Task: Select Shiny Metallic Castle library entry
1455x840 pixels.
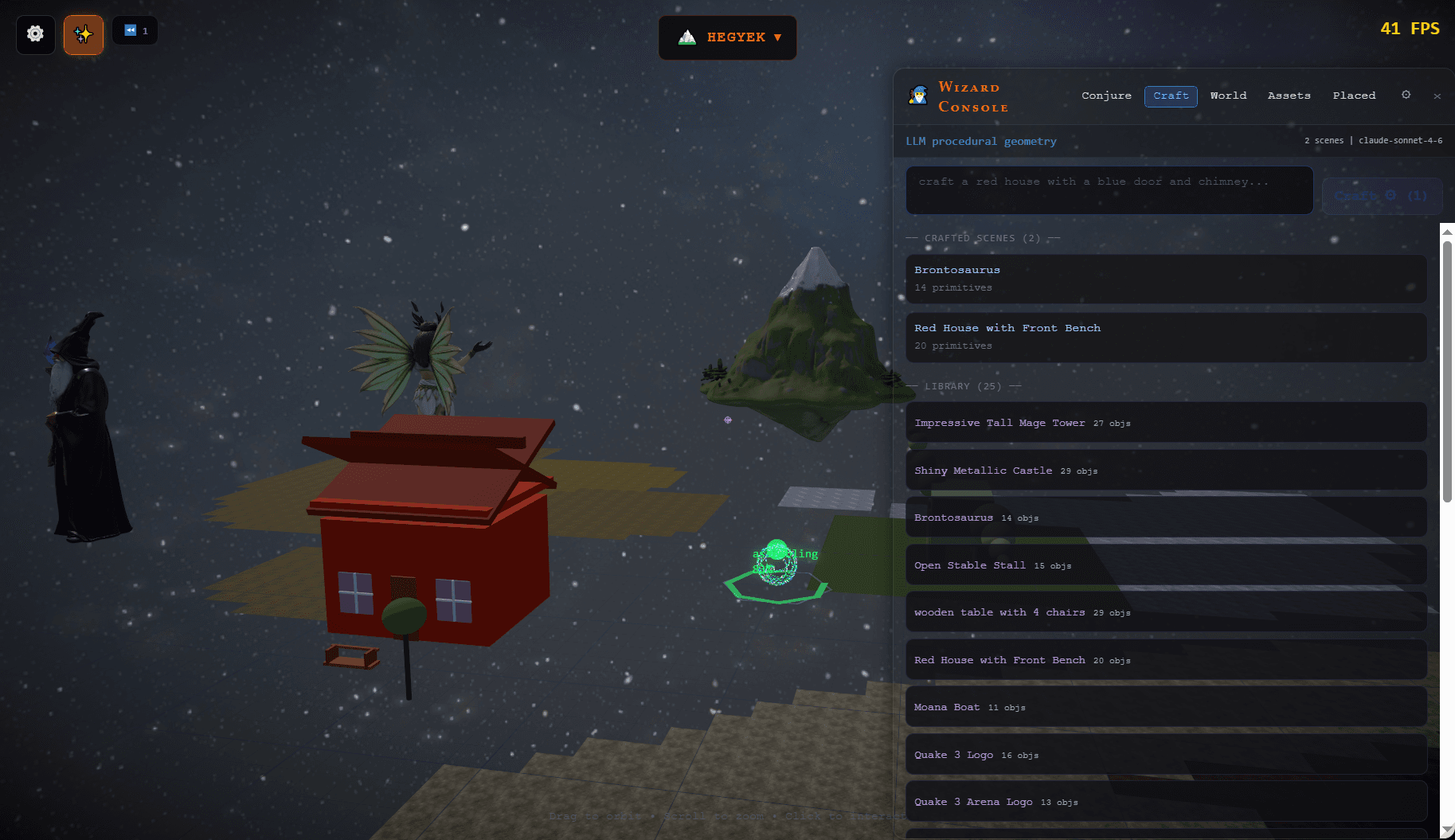Action: click(1165, 471)
